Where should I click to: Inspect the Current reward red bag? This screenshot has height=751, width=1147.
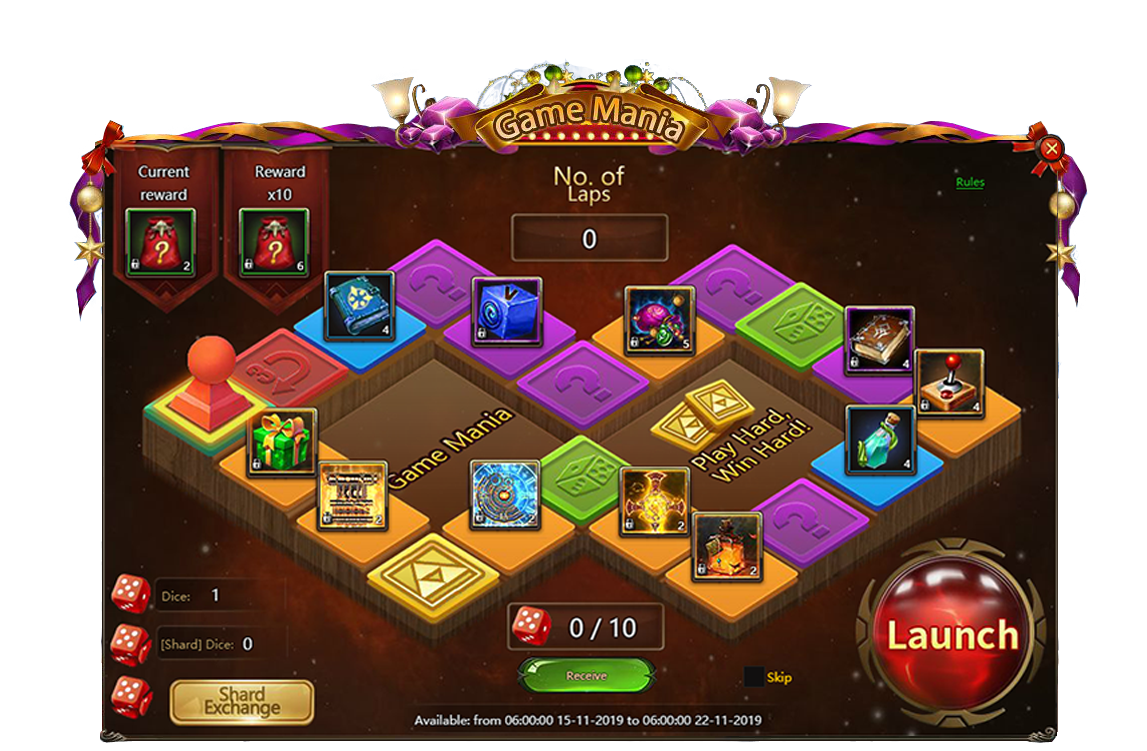[x=162, y=243]
